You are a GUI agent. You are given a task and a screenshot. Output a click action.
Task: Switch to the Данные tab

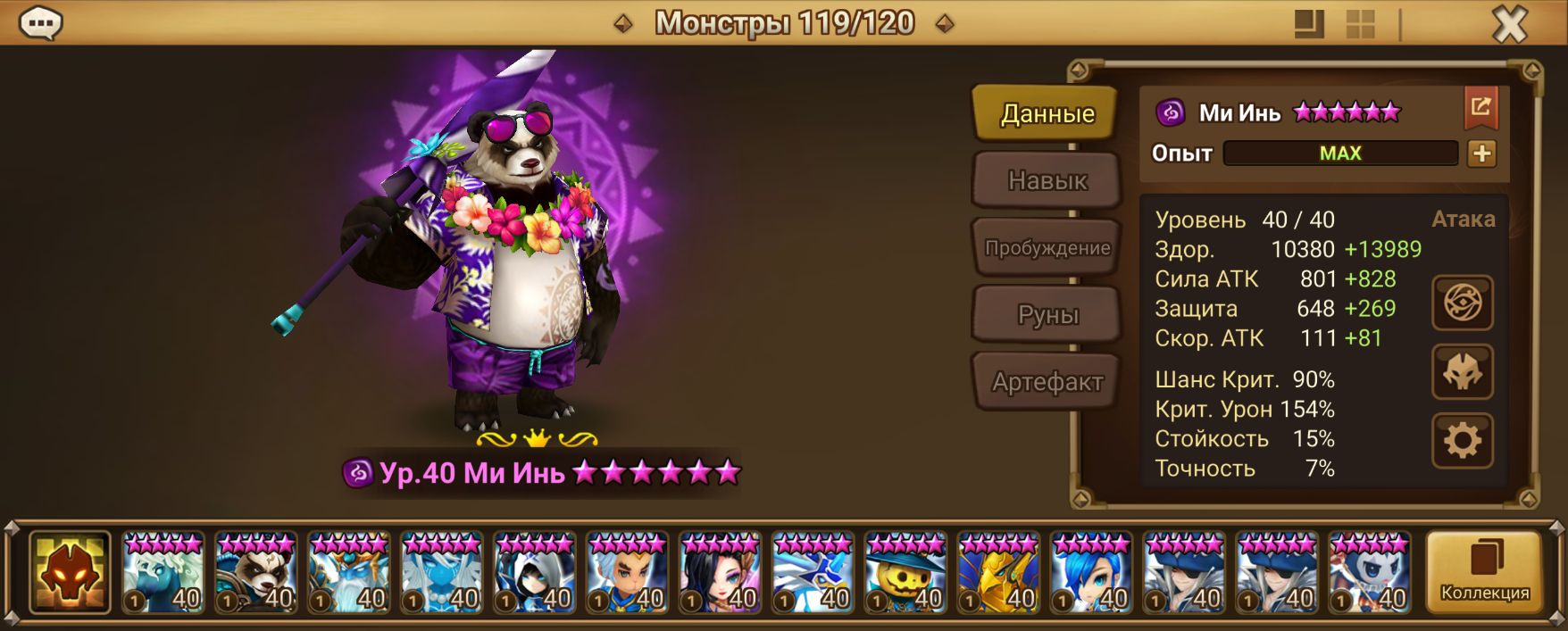(1047, 113)
